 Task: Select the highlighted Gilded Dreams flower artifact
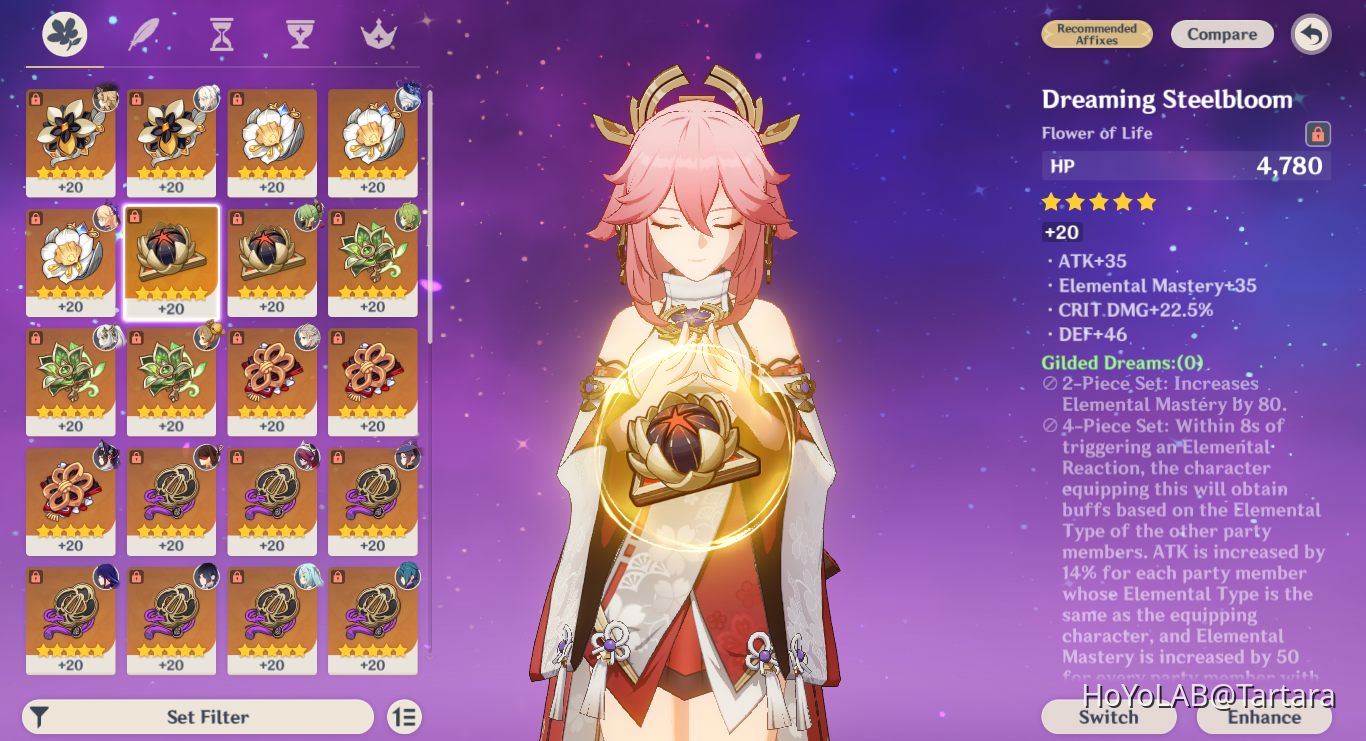tap(171, 260)
